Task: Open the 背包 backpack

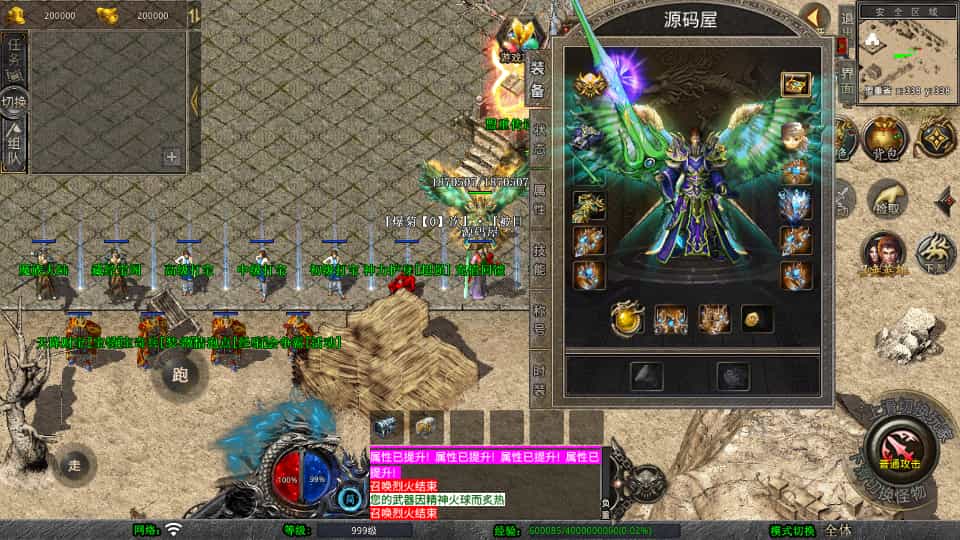Action: click(884, 139)
